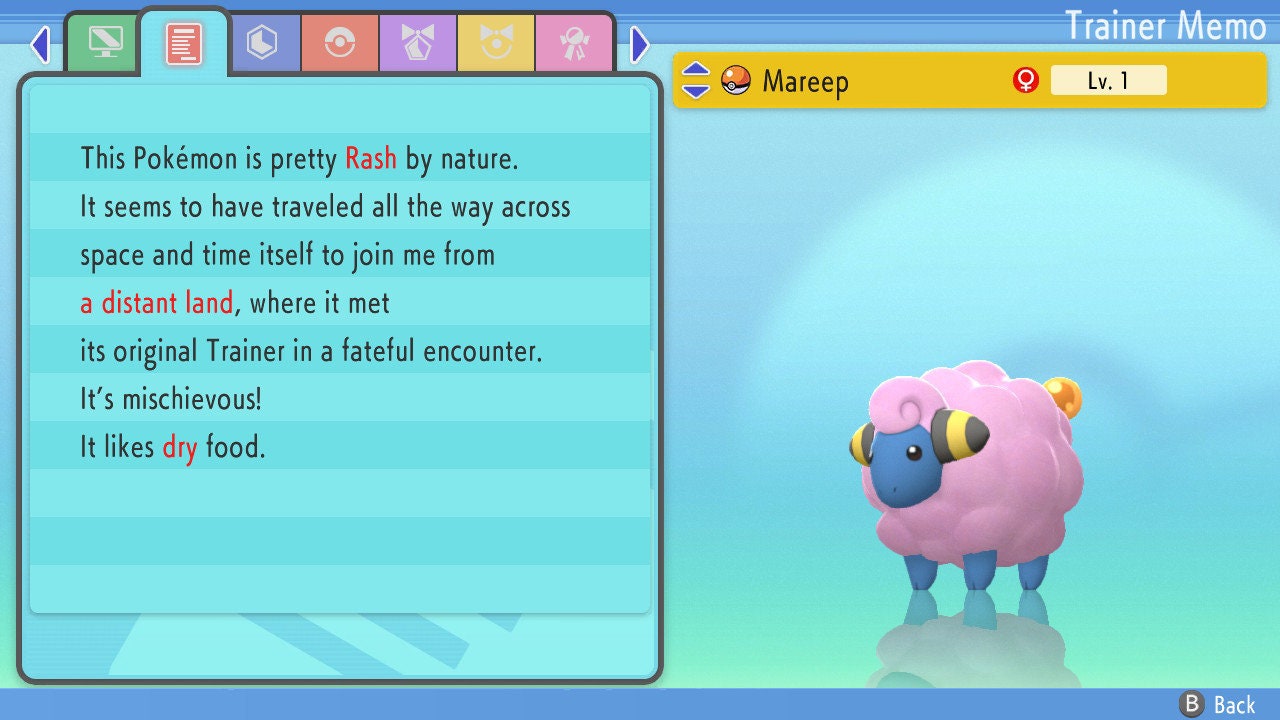Open the blue hexagon stats tab

point(262,43)
